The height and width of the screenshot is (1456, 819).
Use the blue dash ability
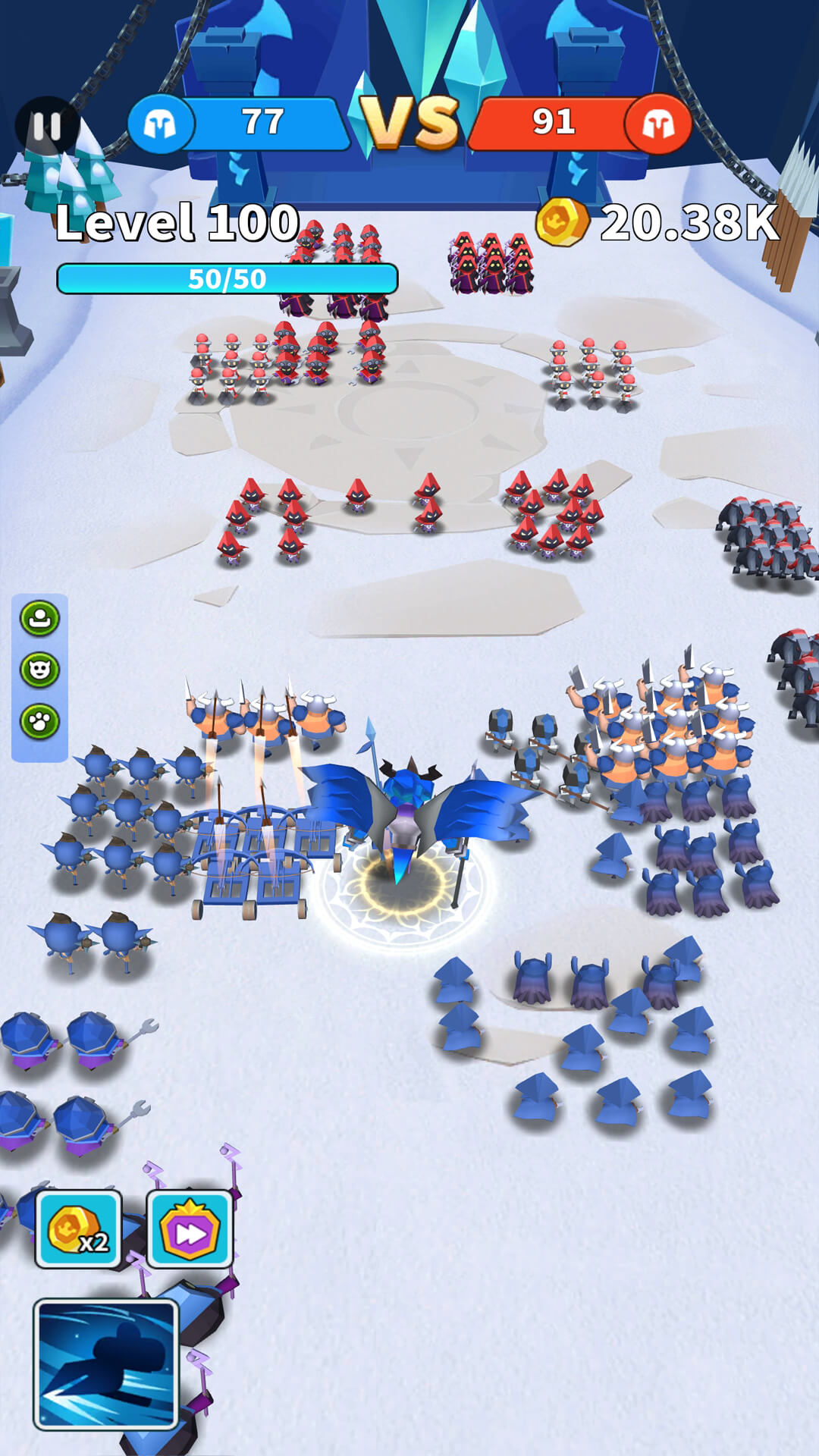click(106, 1363)
